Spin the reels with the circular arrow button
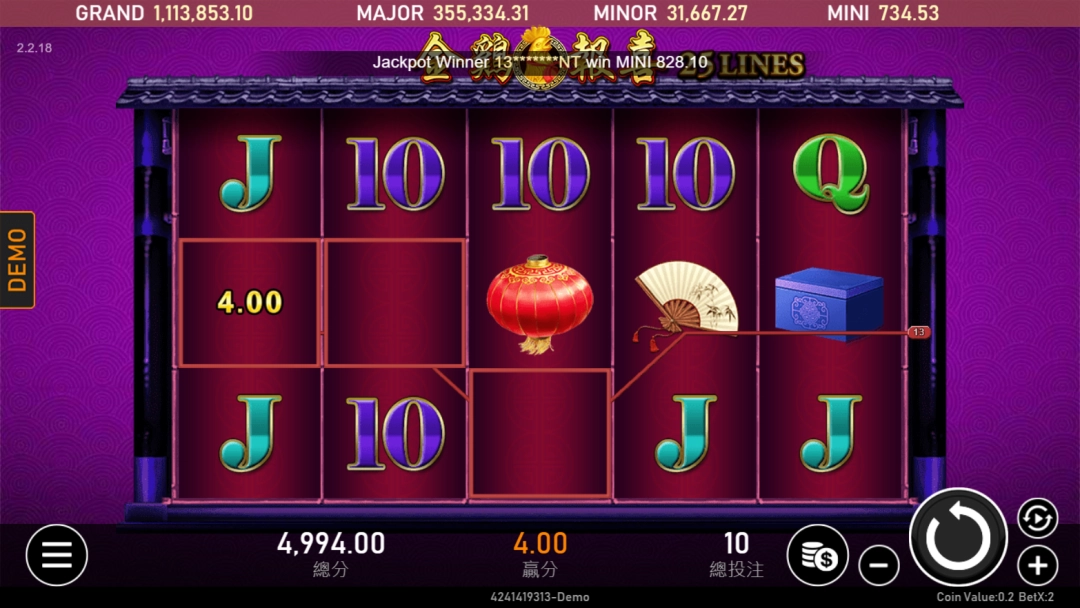 958,537
